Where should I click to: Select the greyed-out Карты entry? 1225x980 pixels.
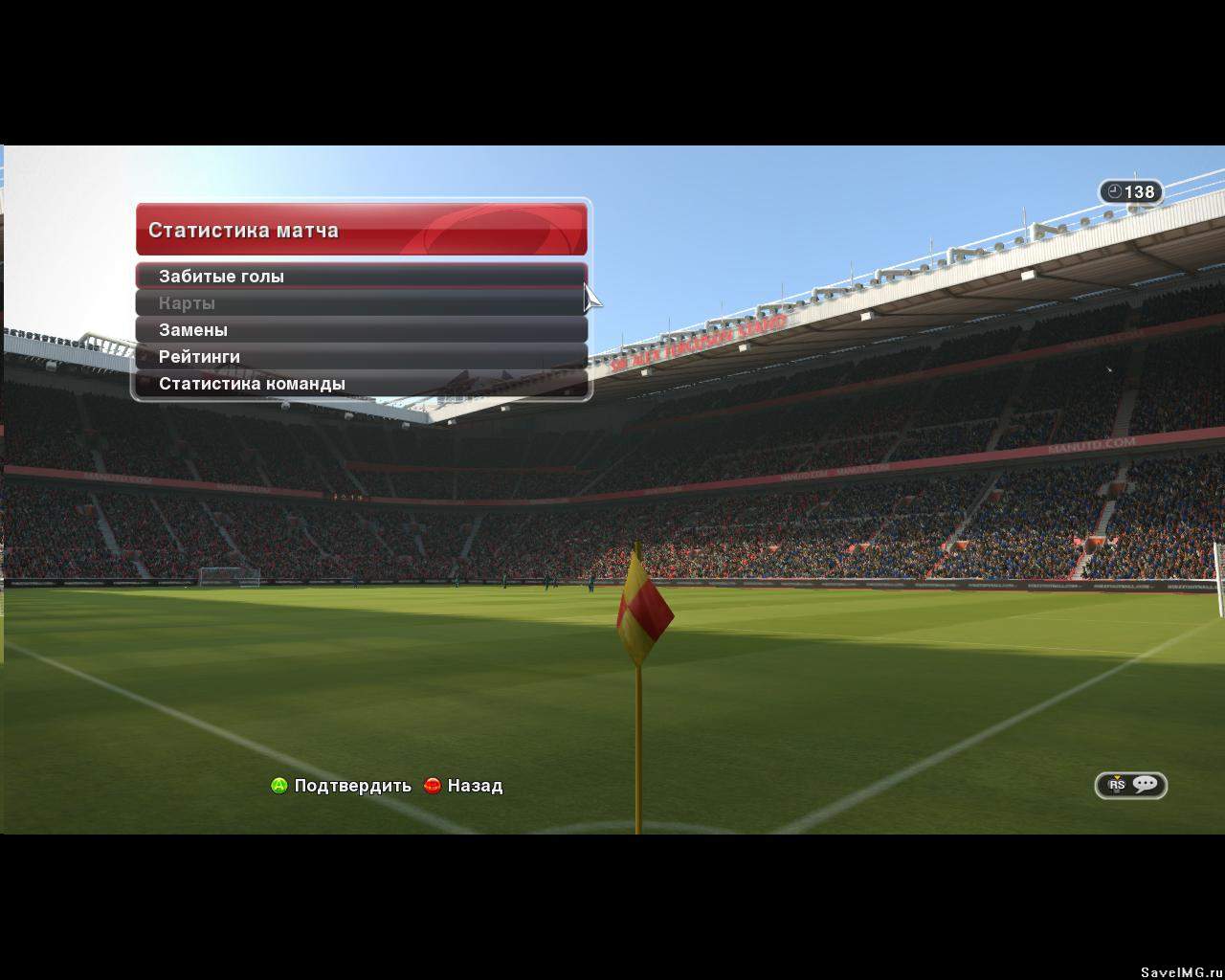pos(361,303)
